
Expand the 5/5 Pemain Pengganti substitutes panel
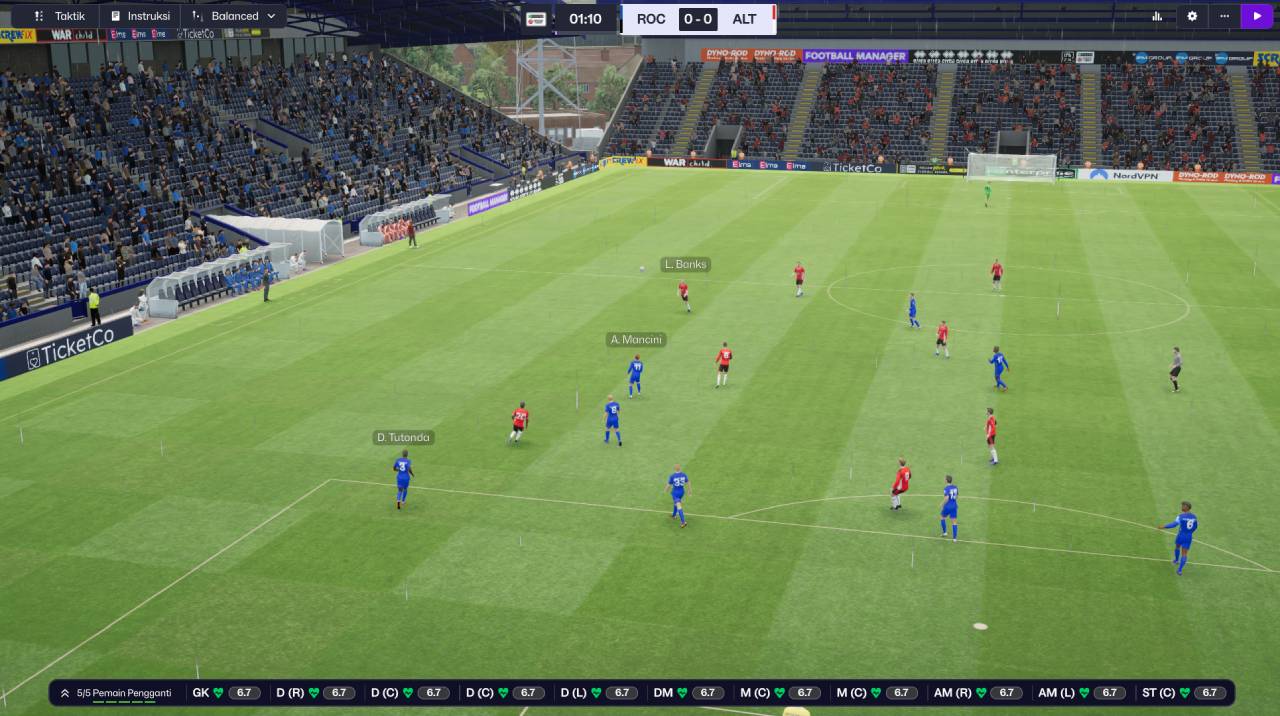coord(115,693)
